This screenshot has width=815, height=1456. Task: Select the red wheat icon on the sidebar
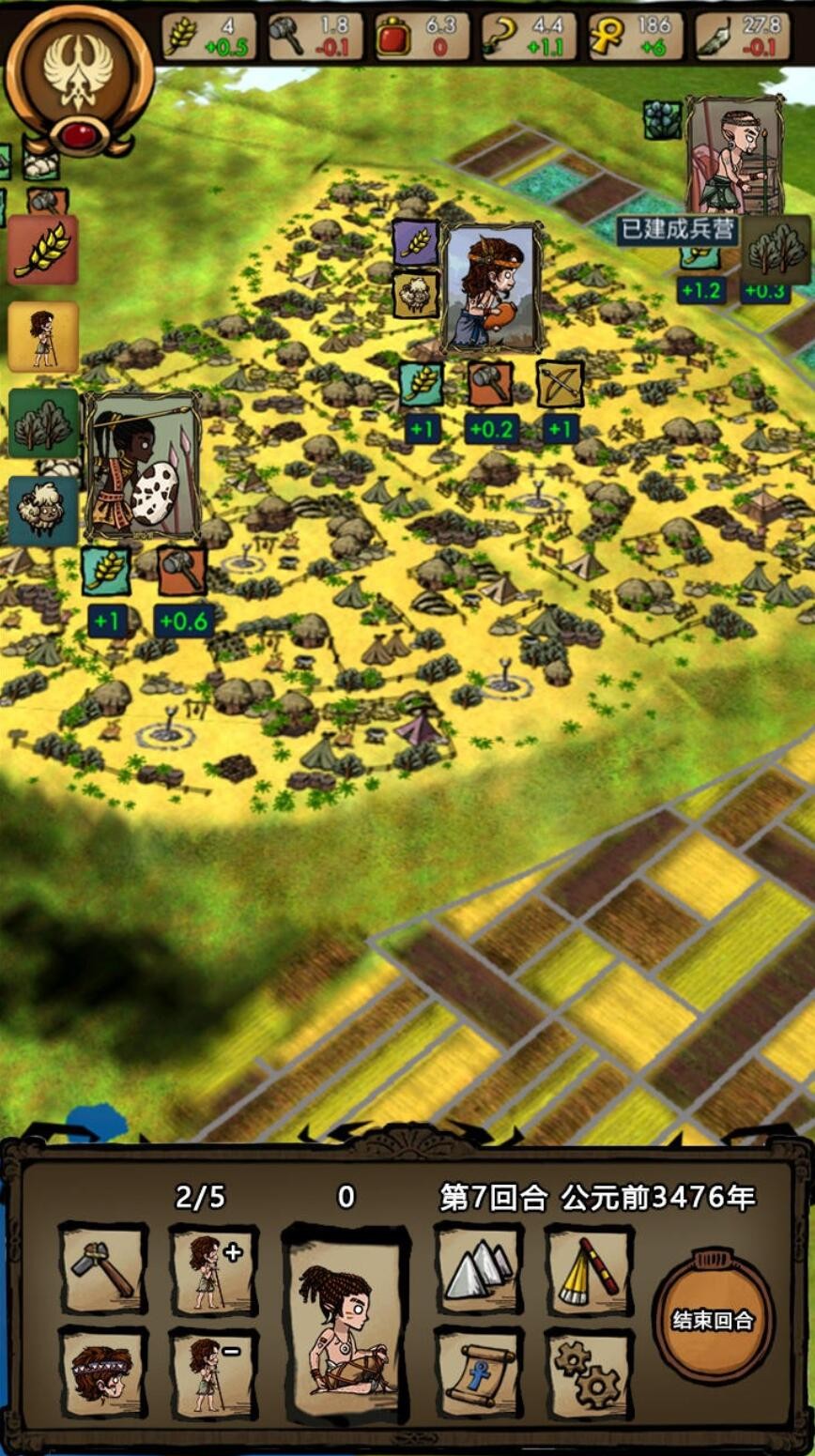[43, 250]
